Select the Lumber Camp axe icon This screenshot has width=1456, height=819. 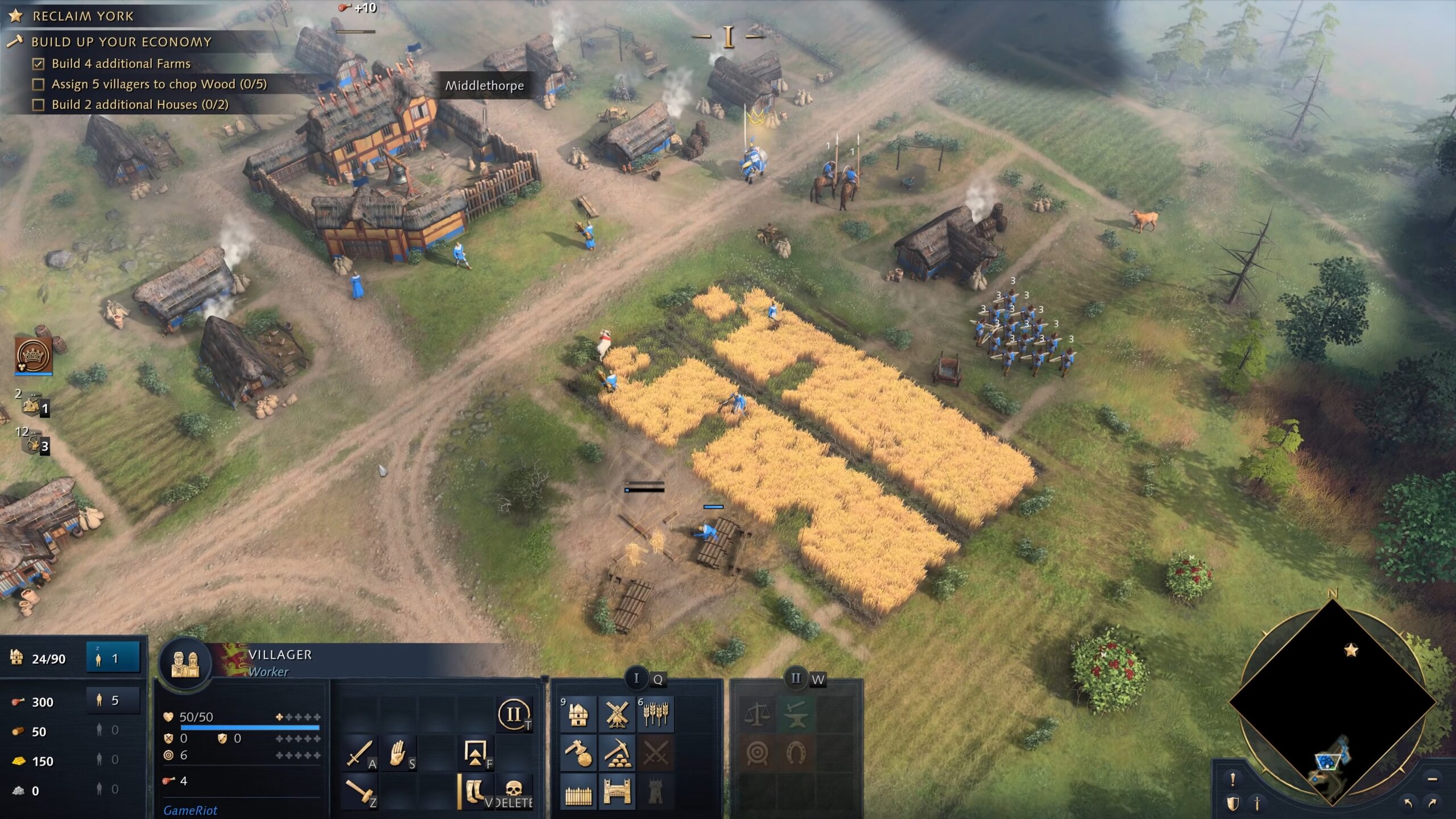[579, 754]
